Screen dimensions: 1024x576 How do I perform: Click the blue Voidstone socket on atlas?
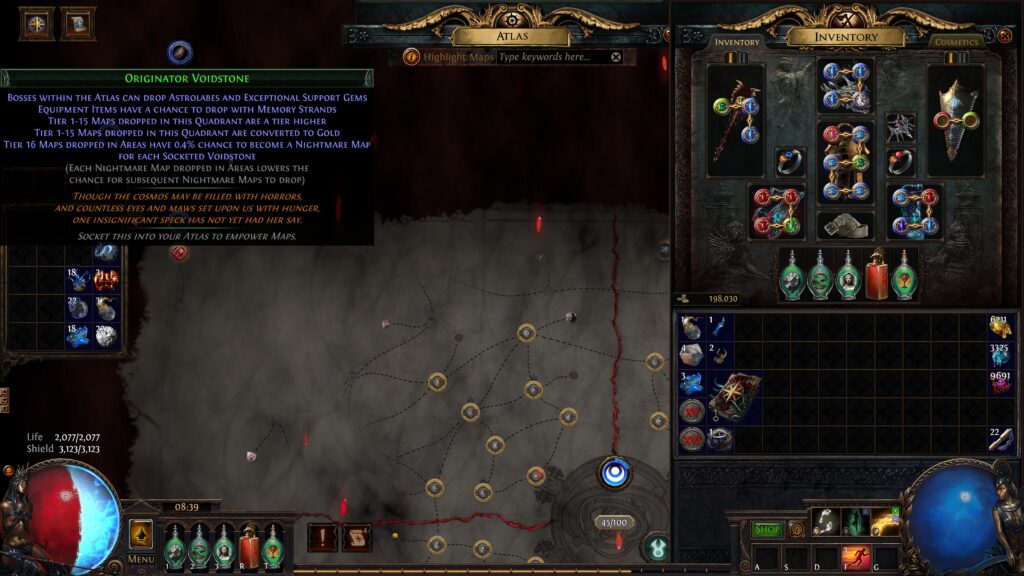(x=614, y=472)
